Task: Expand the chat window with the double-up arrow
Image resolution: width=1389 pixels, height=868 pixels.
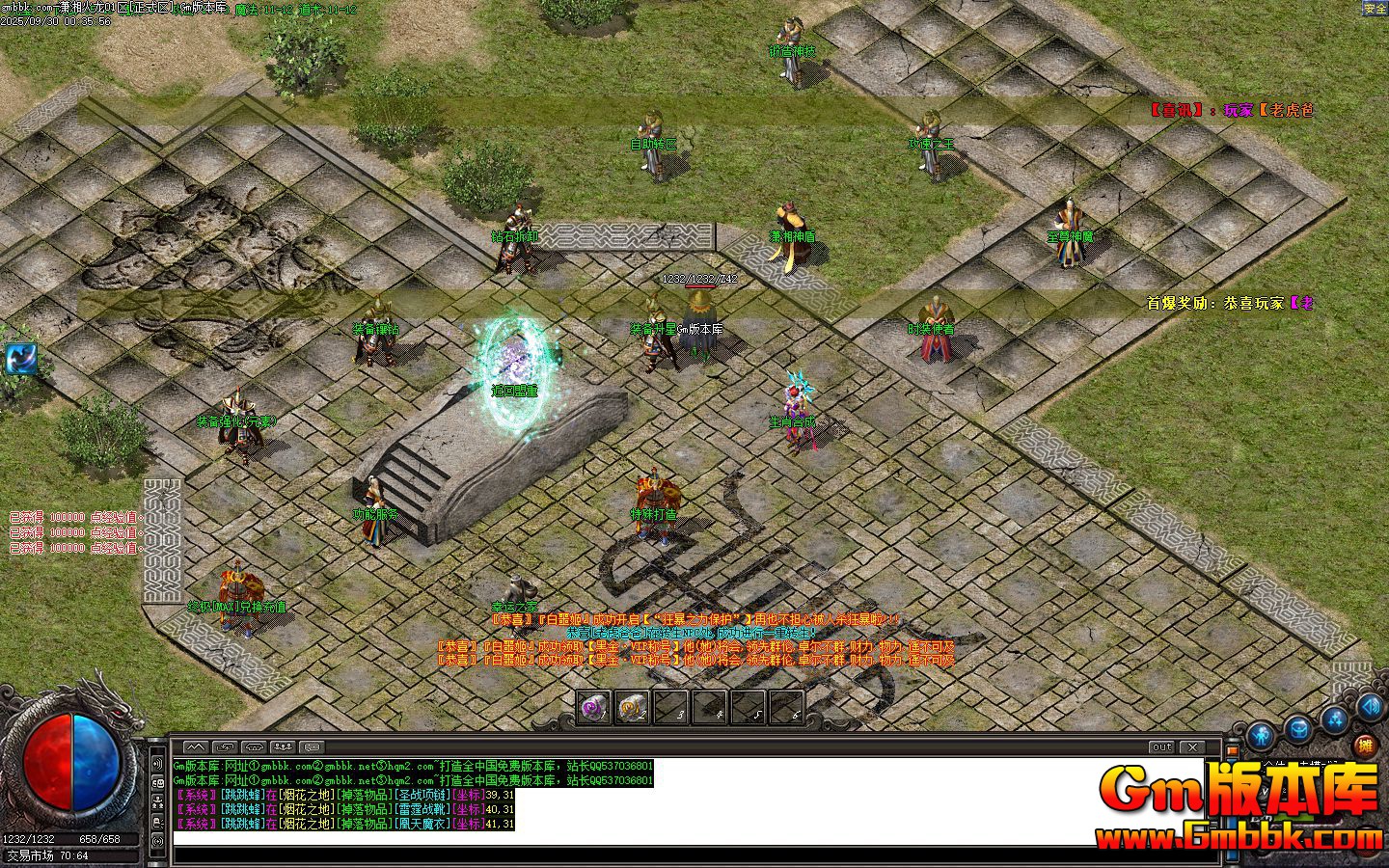Action: pyautogui.click(x=195, y=746)
